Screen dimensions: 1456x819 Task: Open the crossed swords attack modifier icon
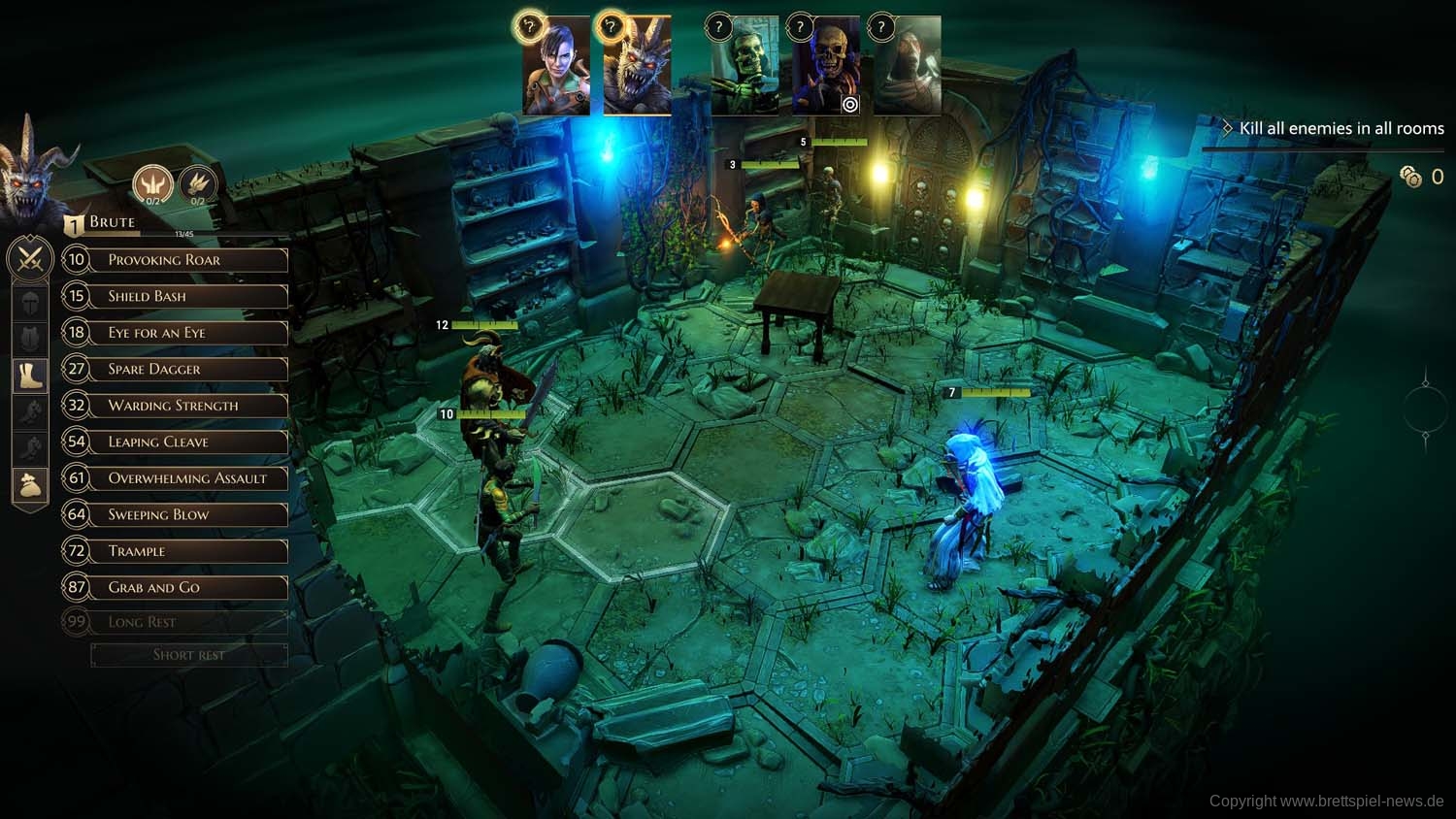point(30,259)
